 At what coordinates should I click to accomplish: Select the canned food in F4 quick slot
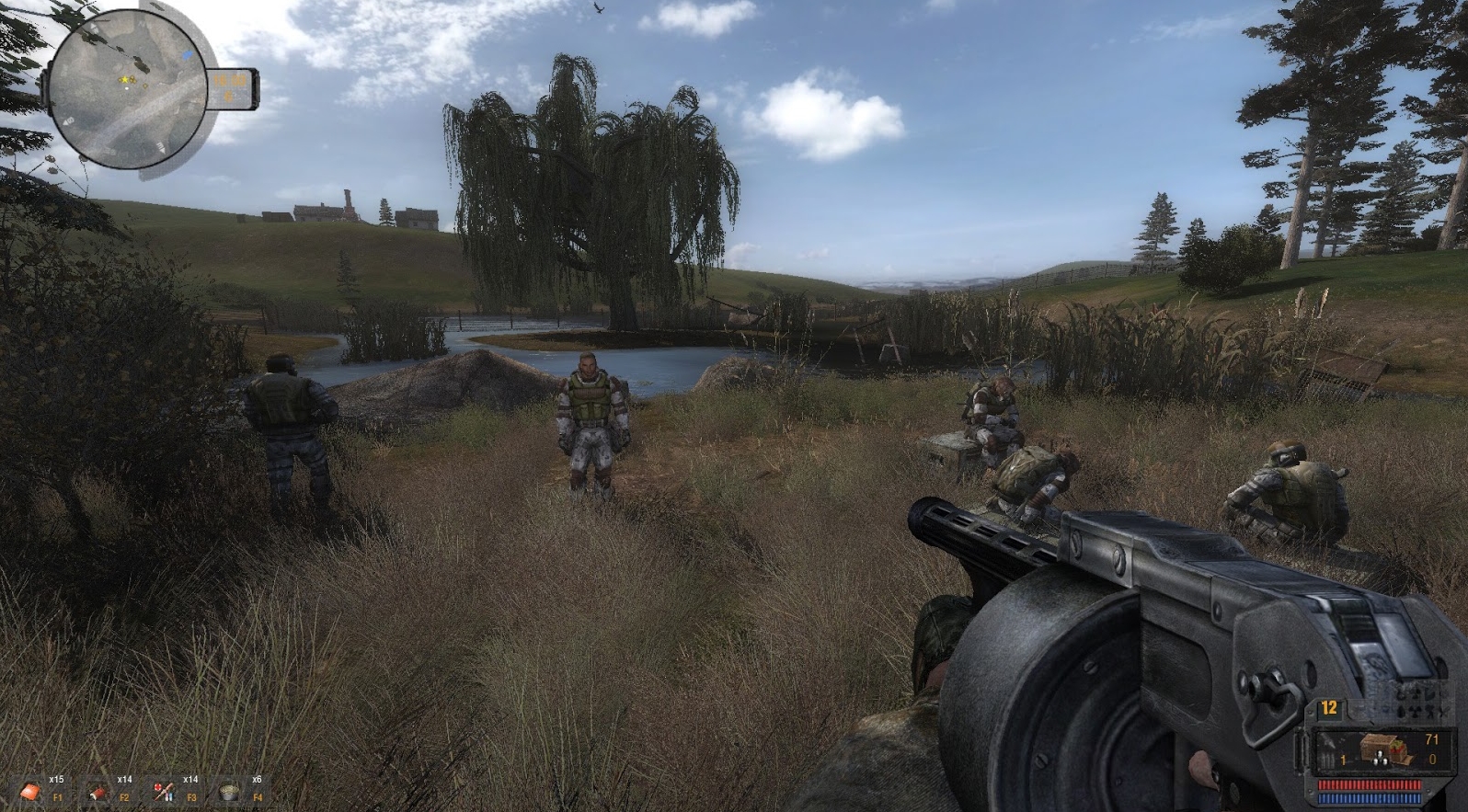(228, 794)
